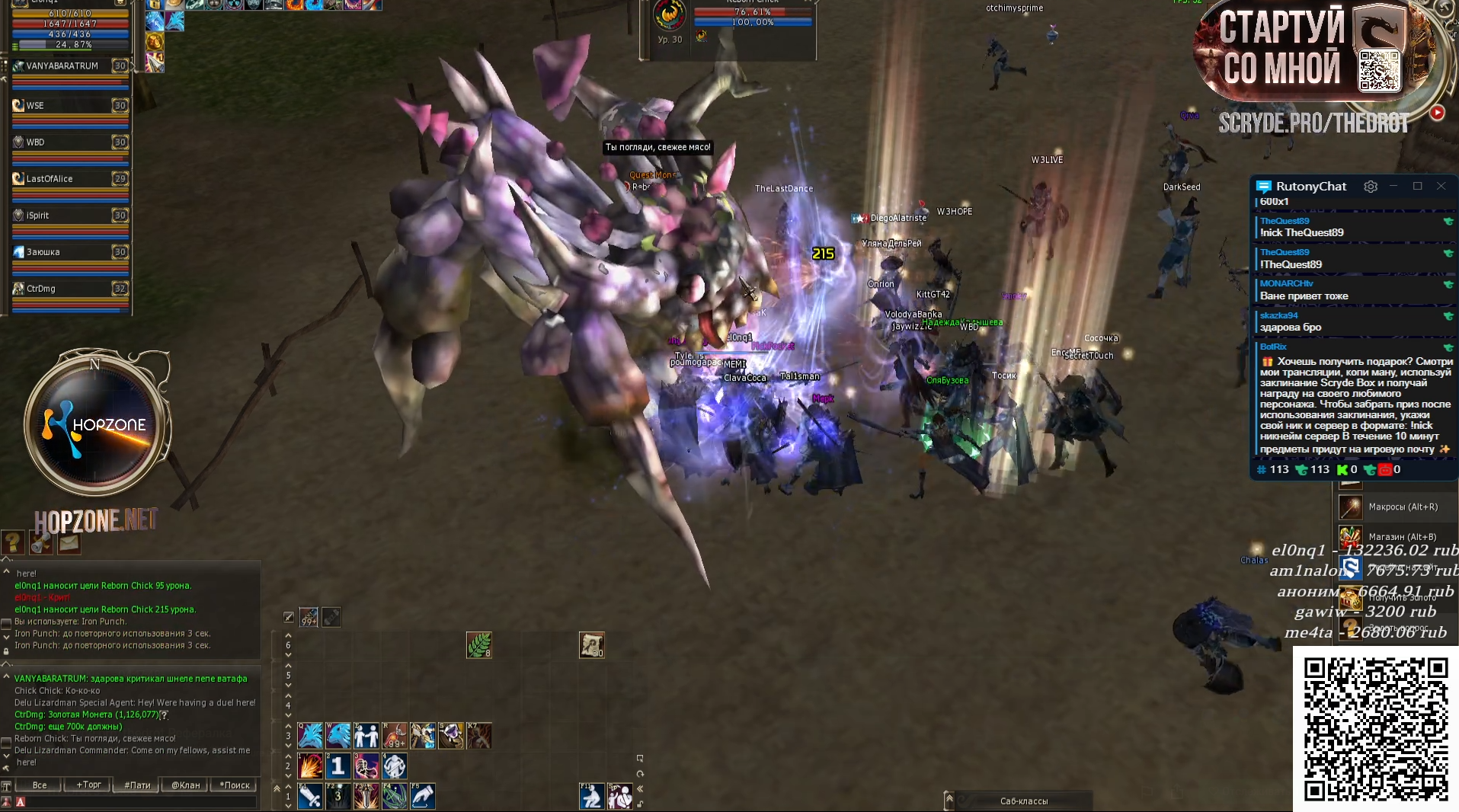Use the green leaf item in hotbar
The image size is (1459, 812).
[479, 645]
